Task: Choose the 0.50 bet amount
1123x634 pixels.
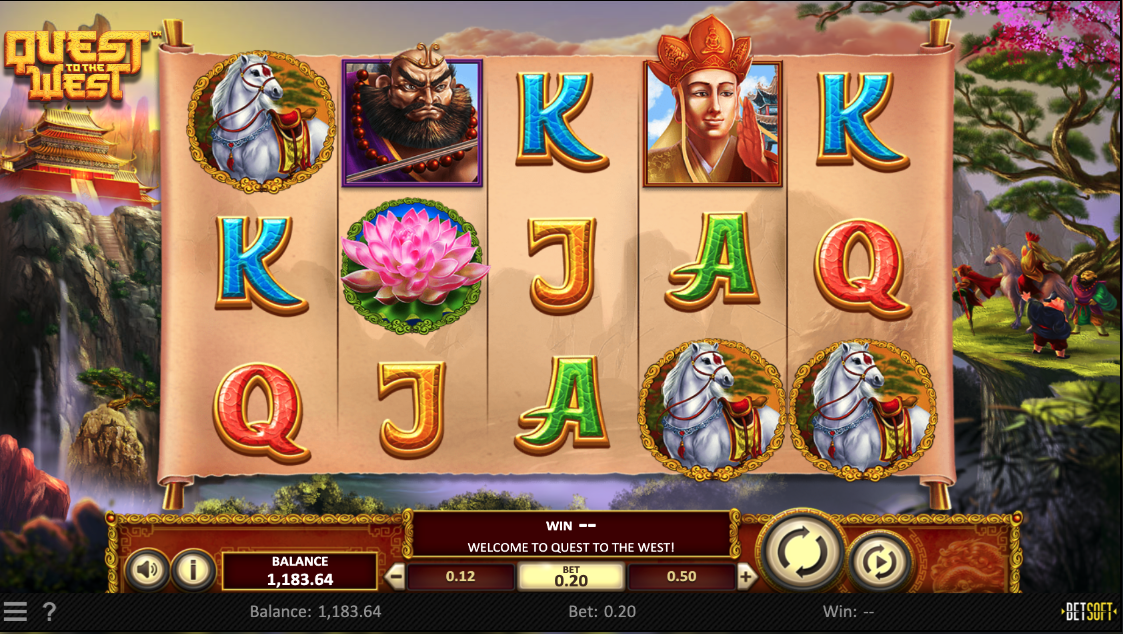Action: tap(681, 577)
